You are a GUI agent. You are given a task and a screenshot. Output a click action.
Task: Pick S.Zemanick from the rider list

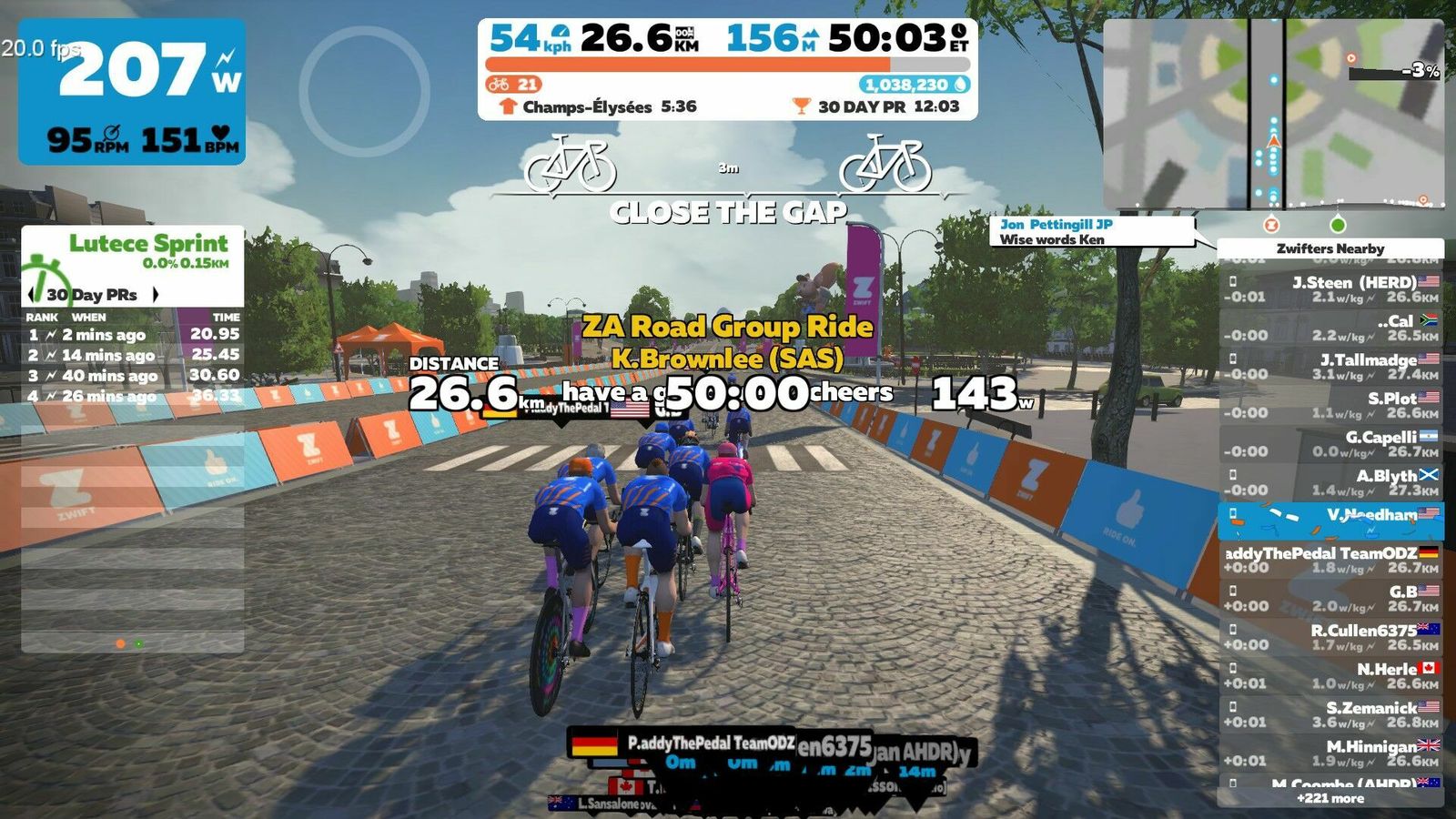click(1330, 714)
